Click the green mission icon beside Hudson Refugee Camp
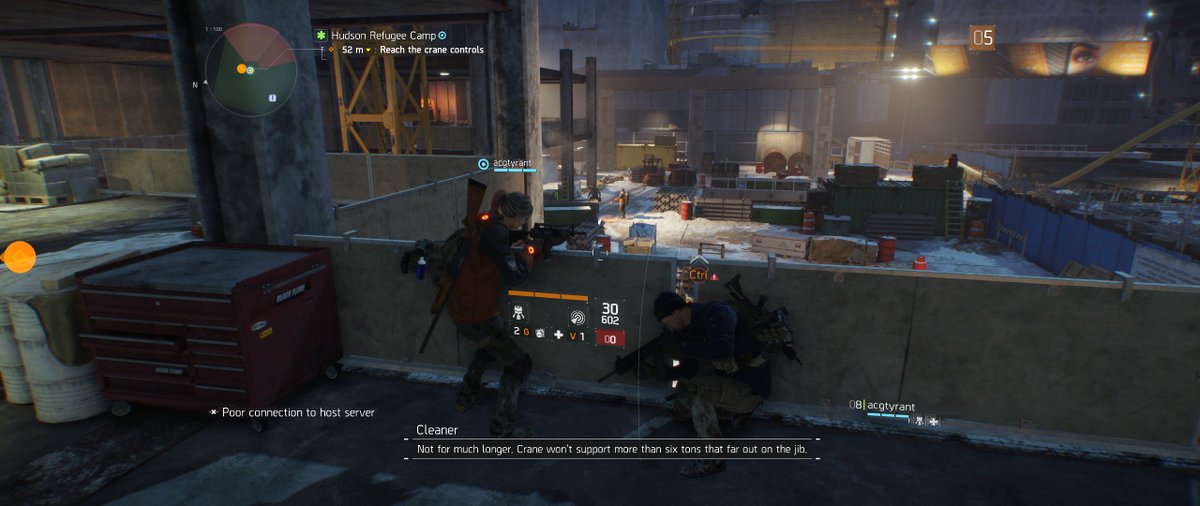 pyautogui.click(x=322, y=34)
